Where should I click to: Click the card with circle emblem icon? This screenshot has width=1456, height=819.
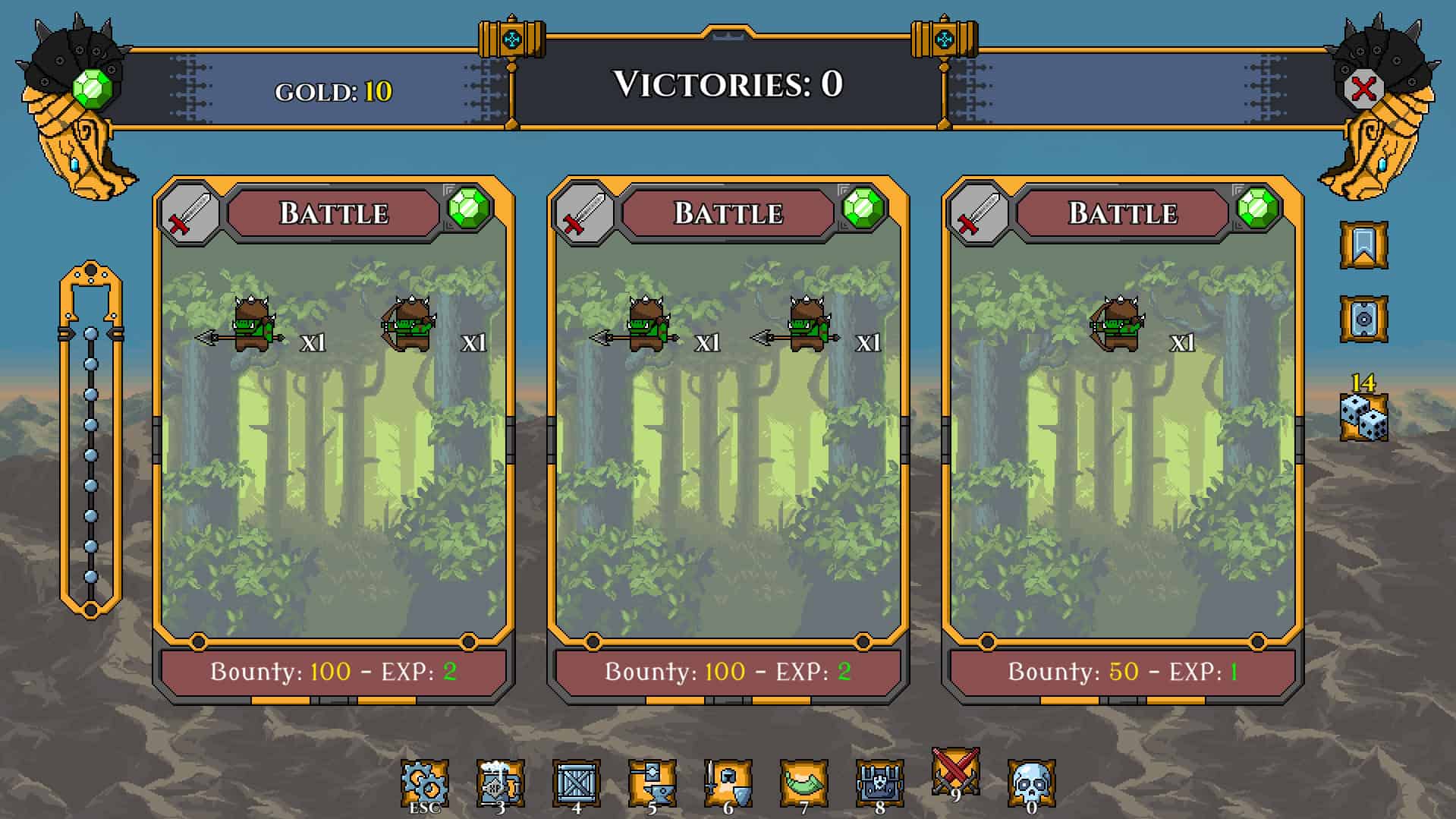(1363, 319)
